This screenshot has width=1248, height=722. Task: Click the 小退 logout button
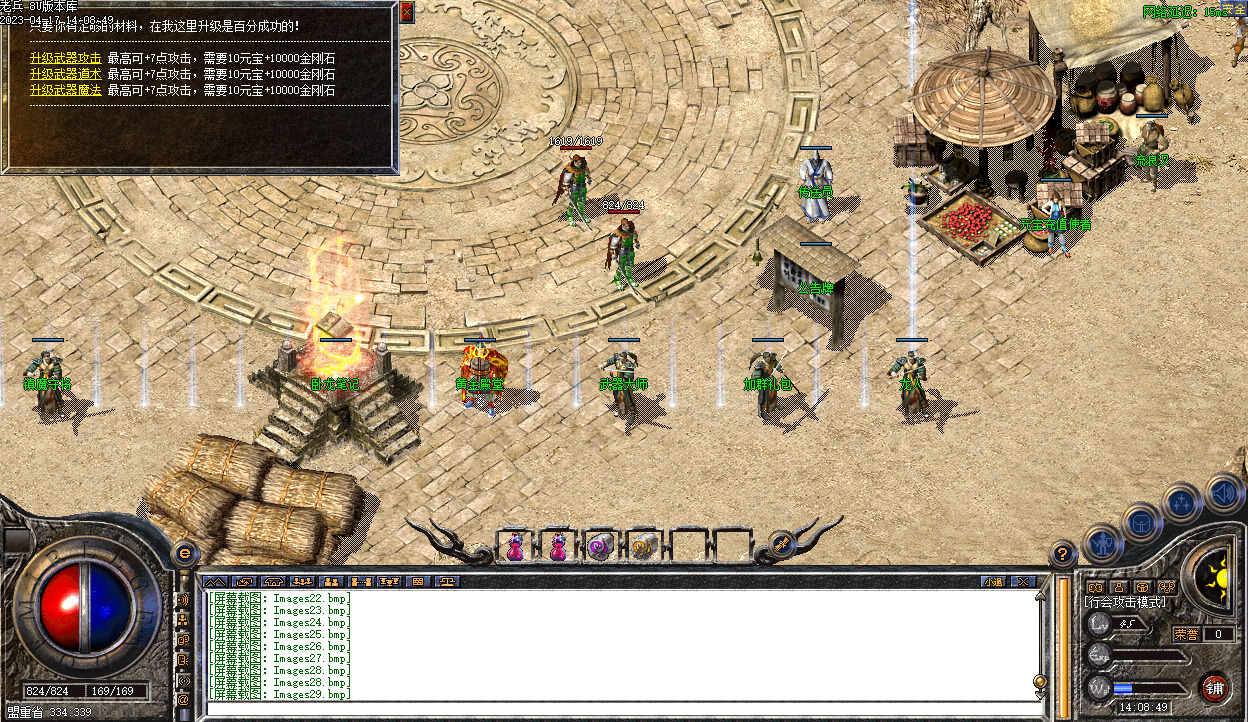(992, 581)
